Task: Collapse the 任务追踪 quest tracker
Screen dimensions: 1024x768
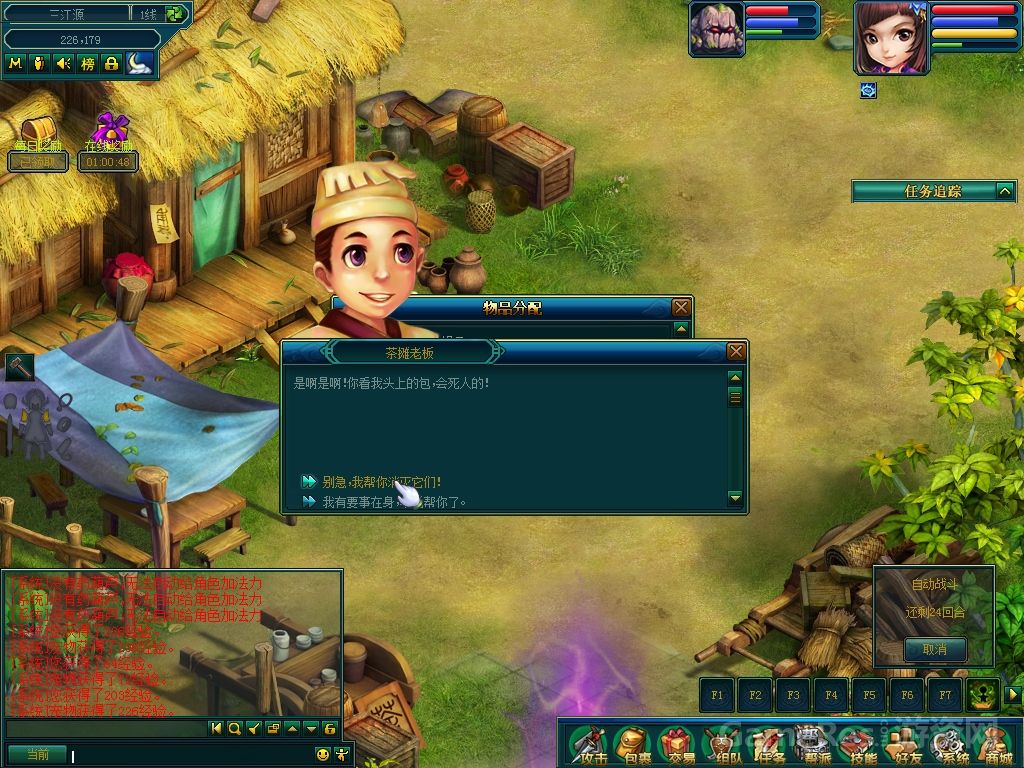Action: coord(1005,191)
